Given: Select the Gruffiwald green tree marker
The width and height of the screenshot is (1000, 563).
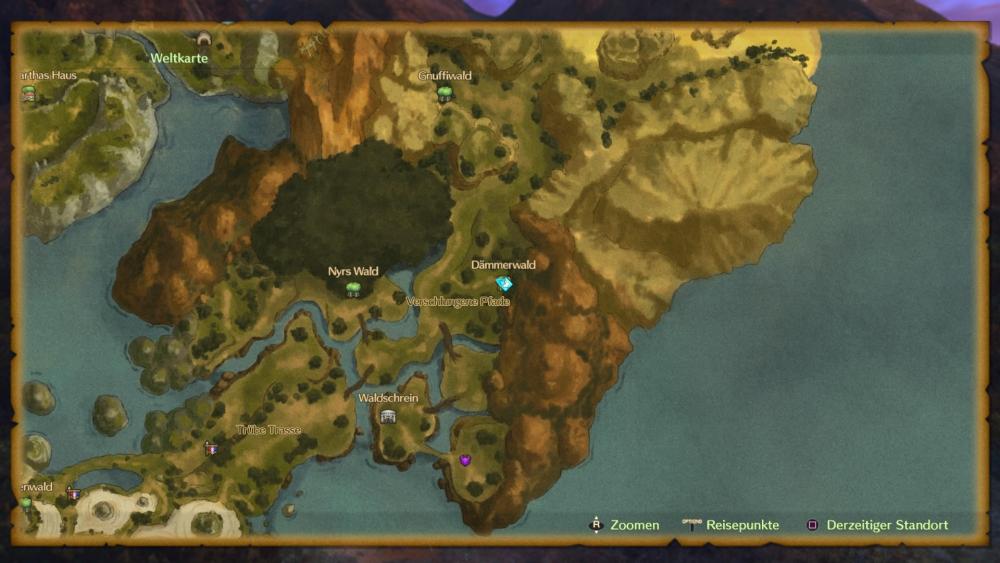Looking at the screenshot, I should [x=445, y=93].
